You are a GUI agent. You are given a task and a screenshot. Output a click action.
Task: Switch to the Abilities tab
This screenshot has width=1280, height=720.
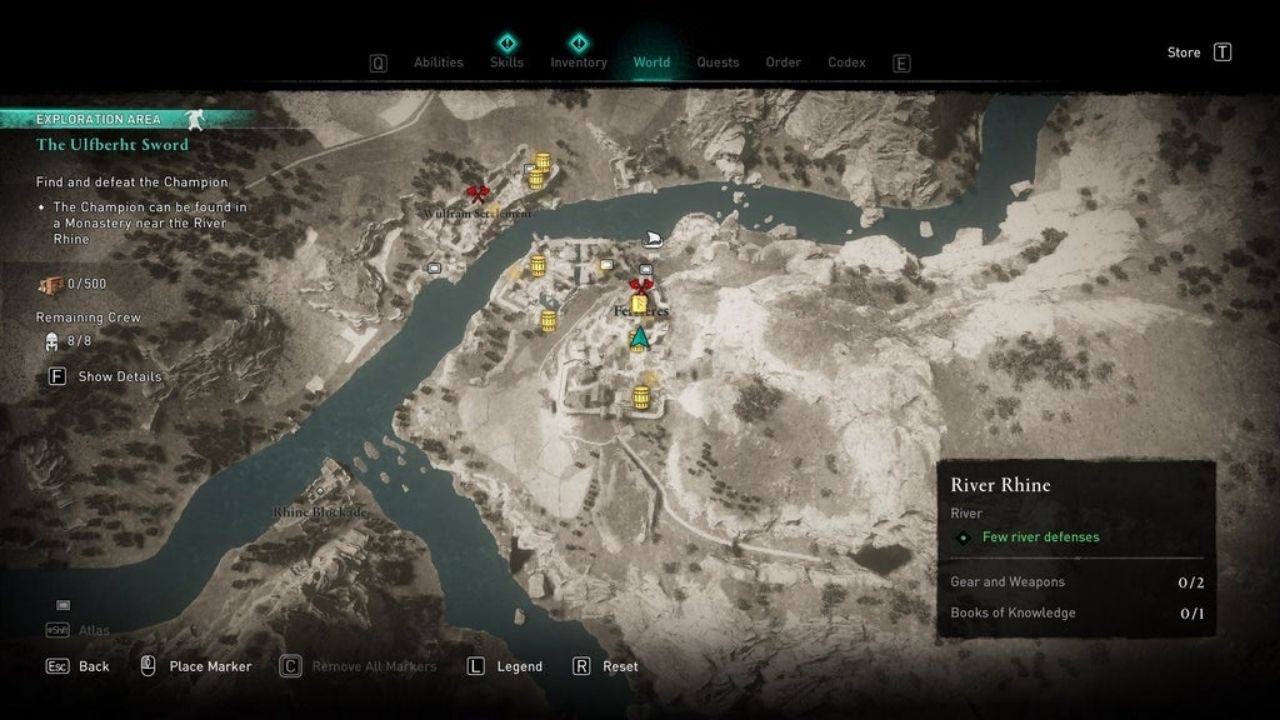pos(438,62)
